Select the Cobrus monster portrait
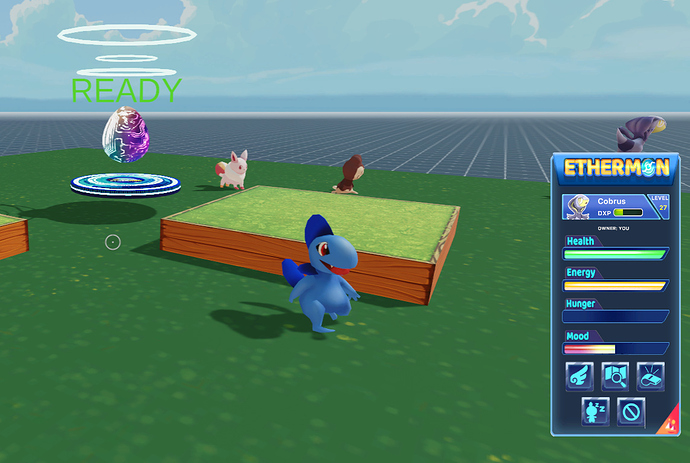This screenshot has height=463, width=690. click(x=579, y=206)
